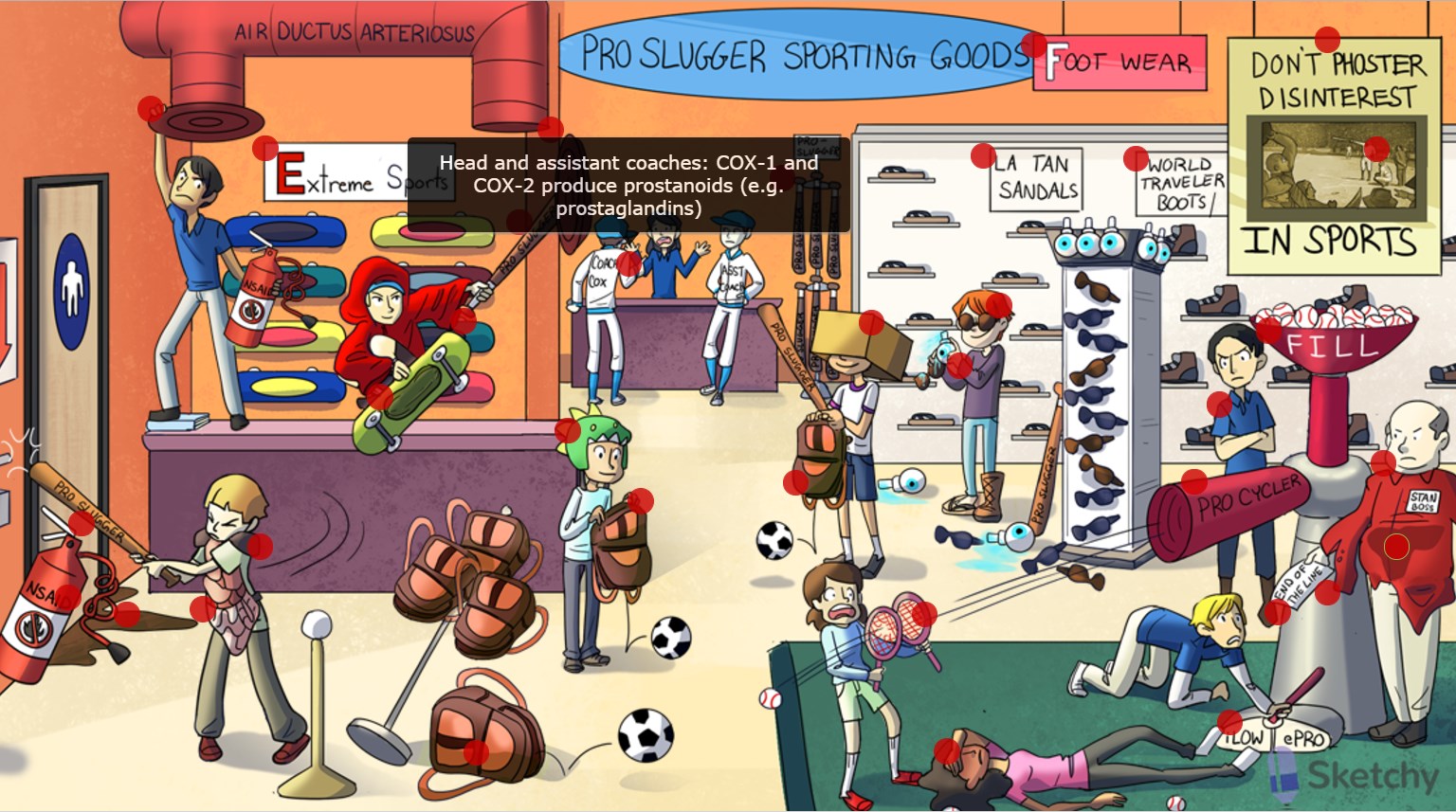Select the hotspot on Stan Boss's belly
The width and height of the screenshot is (1456, 812).
pyautogui.click(x=1396, y=547)
